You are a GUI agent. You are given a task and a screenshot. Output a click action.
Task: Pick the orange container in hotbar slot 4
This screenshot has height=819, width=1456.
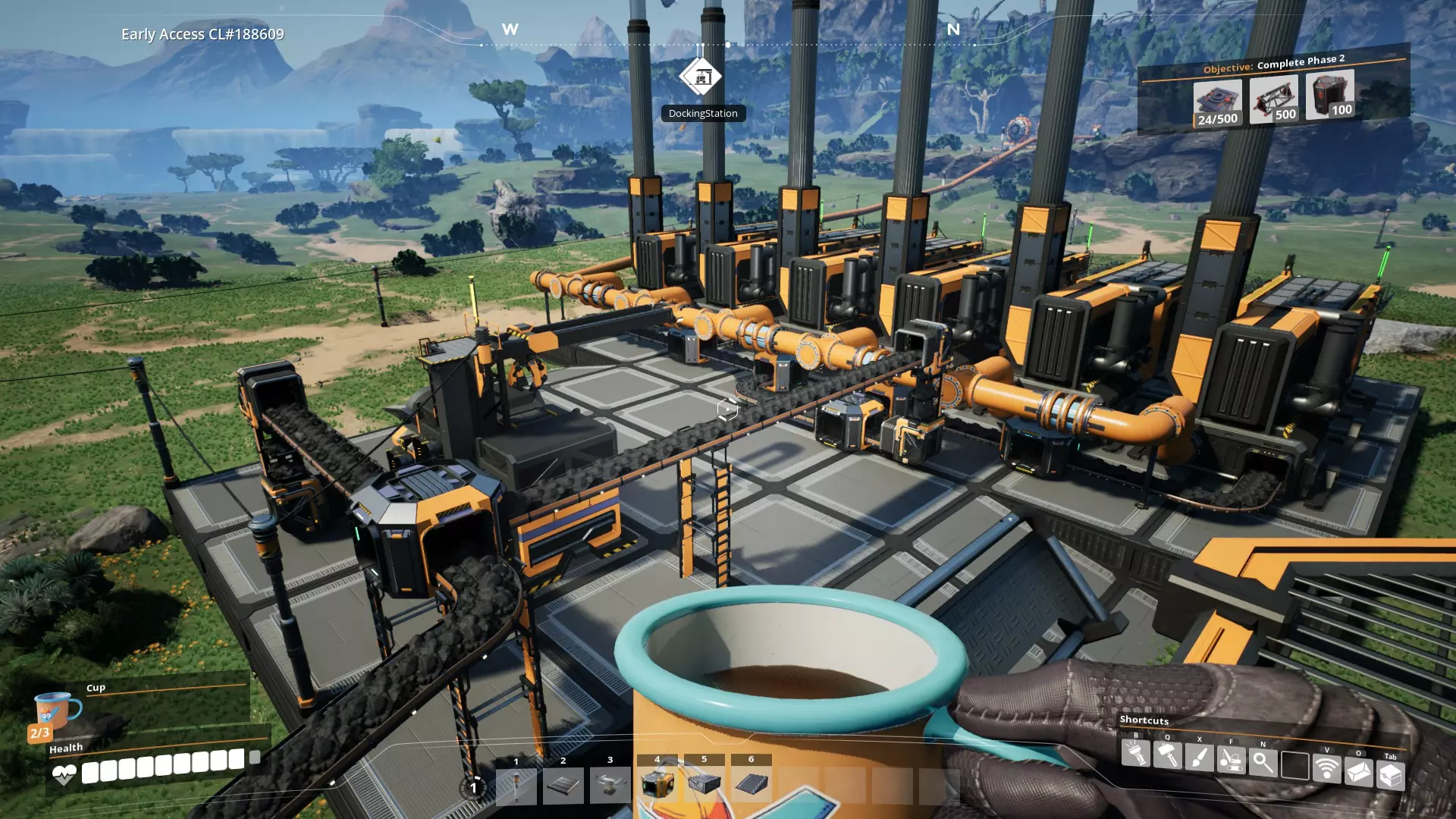click(657, 783)
